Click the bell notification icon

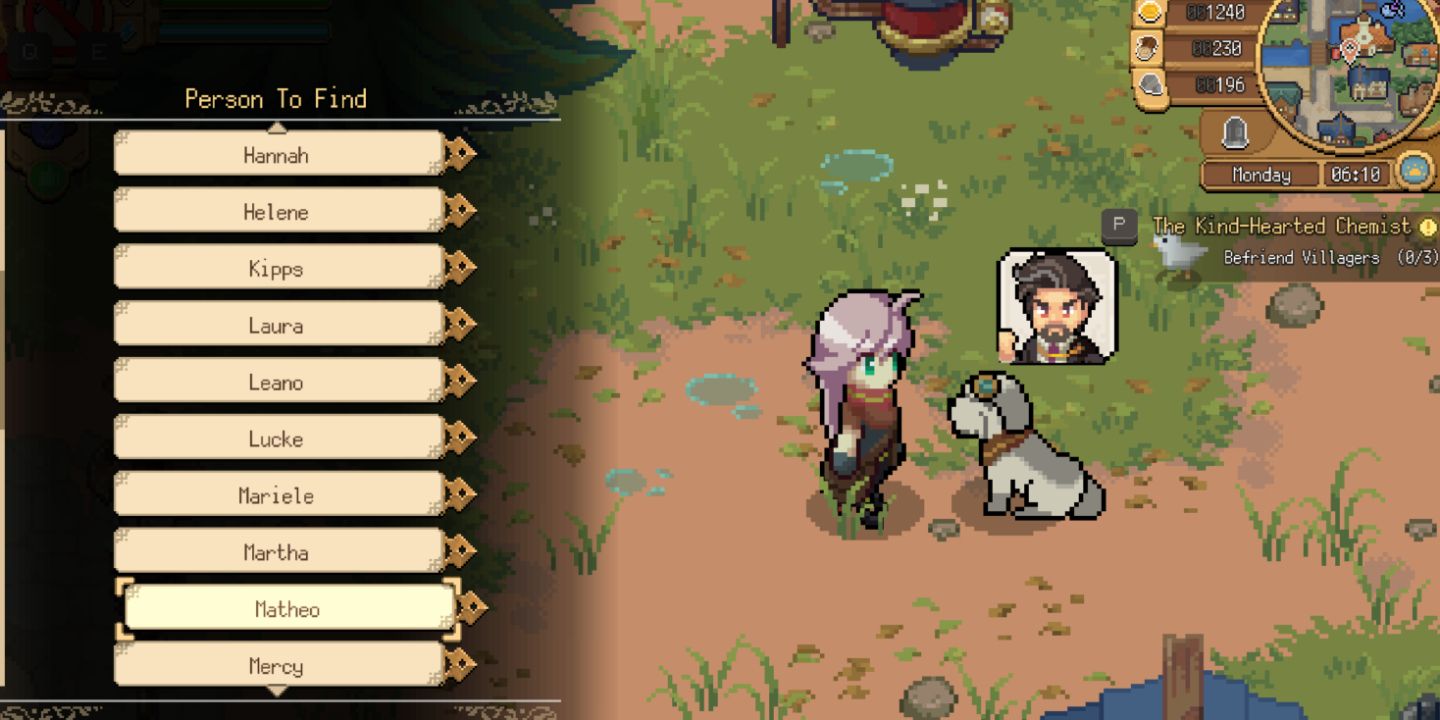click(1236, 130)
